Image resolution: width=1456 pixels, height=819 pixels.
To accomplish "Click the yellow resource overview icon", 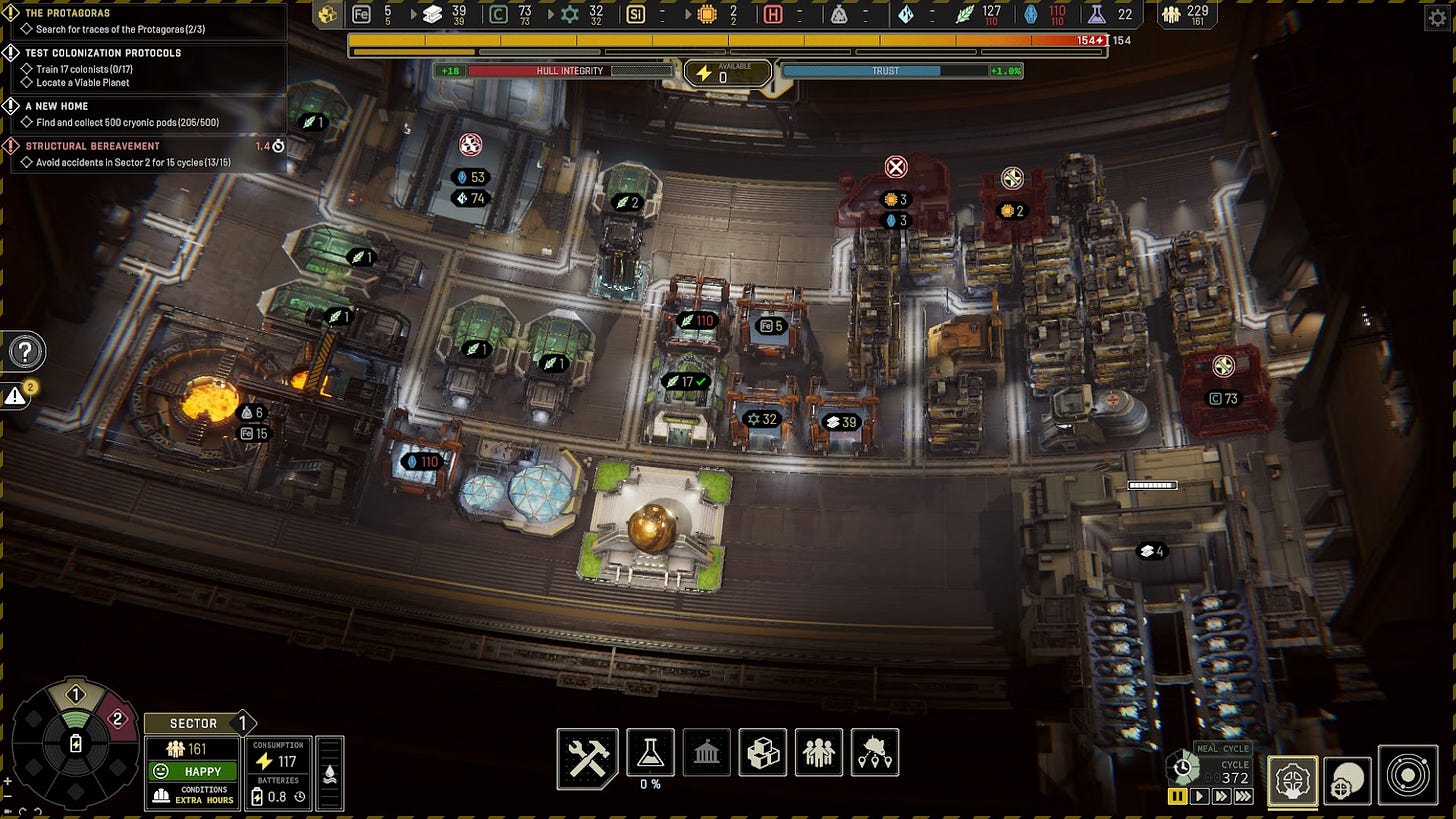I will pyautogui.click(x=327, y=14).
